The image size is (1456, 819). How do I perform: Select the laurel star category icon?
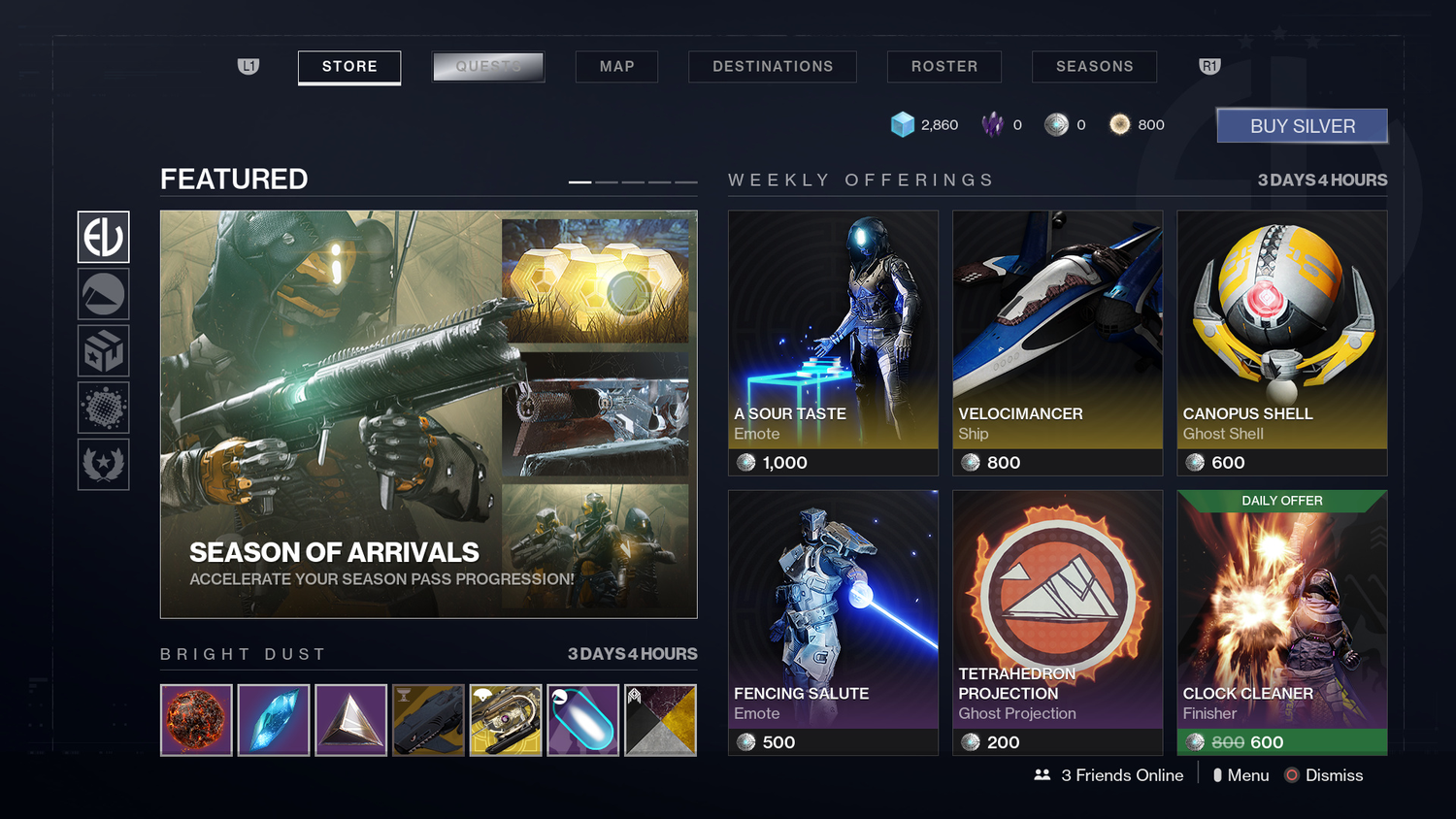pyautogui.click(x=104, y=464)
